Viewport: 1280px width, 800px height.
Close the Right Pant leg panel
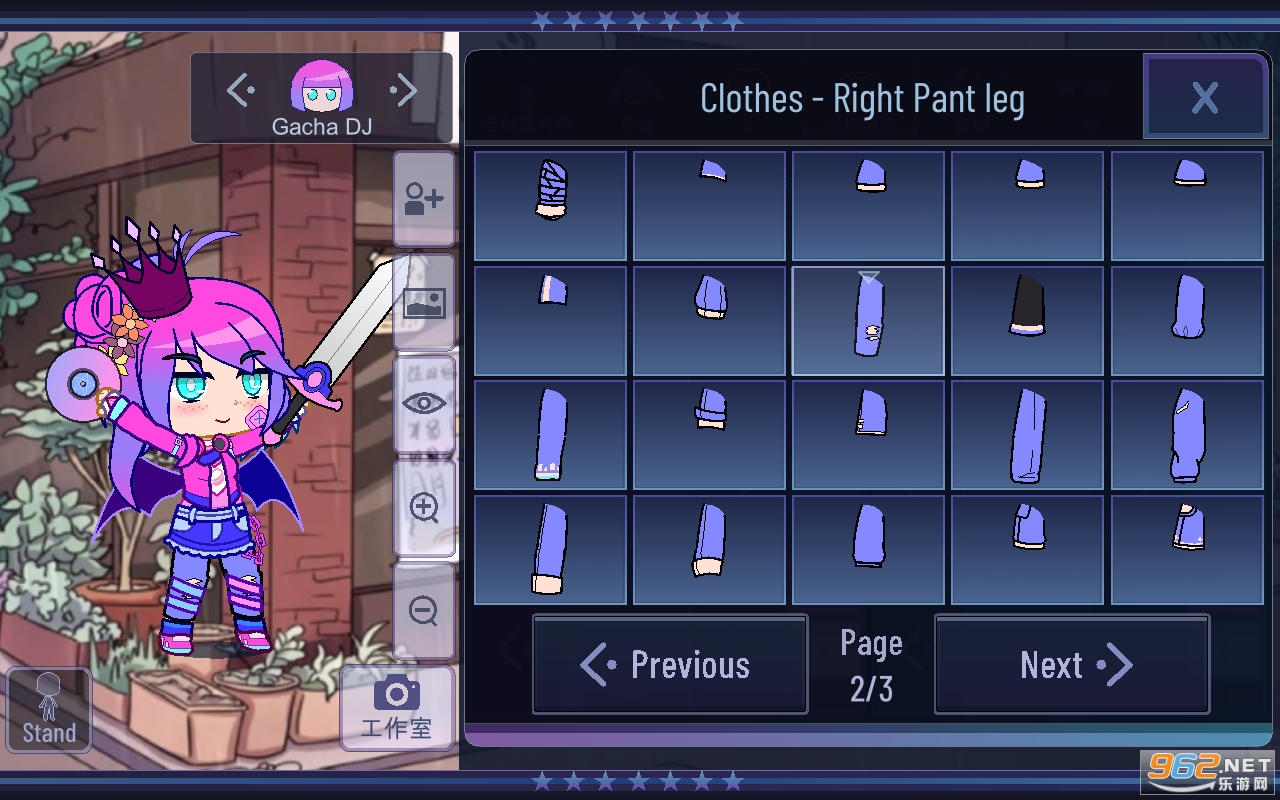click(x=1205, y=97)
